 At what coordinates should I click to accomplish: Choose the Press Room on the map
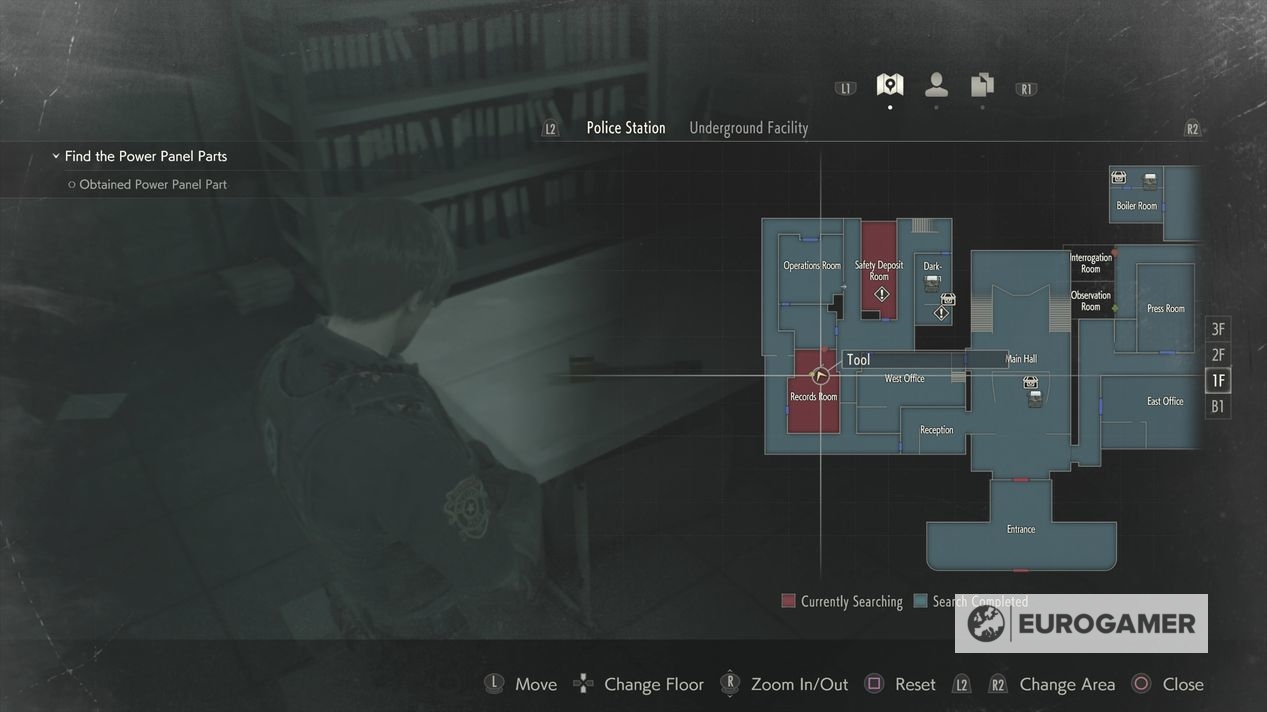point(1165,309)
